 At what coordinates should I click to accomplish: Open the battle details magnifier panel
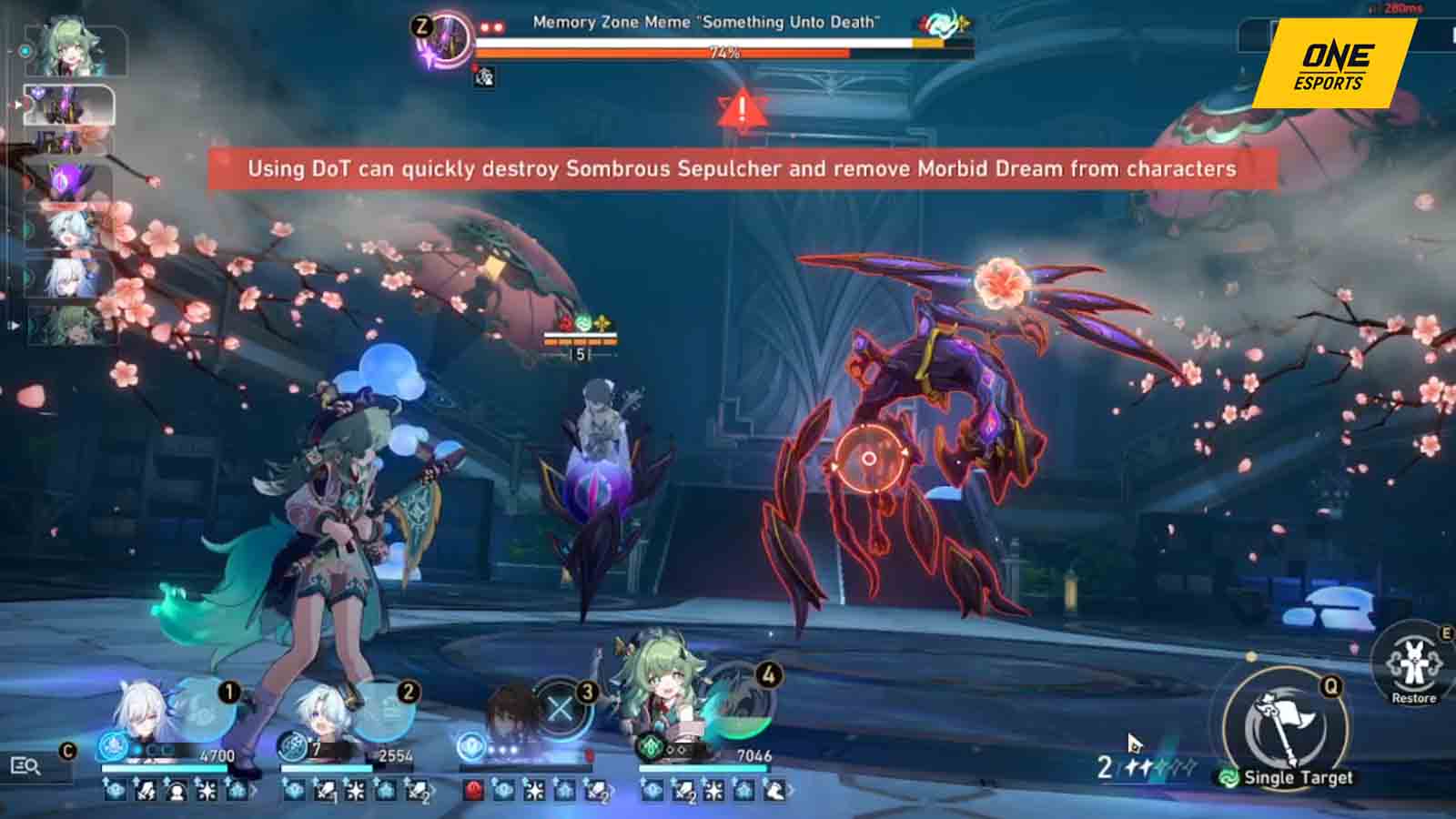(25, 766)
